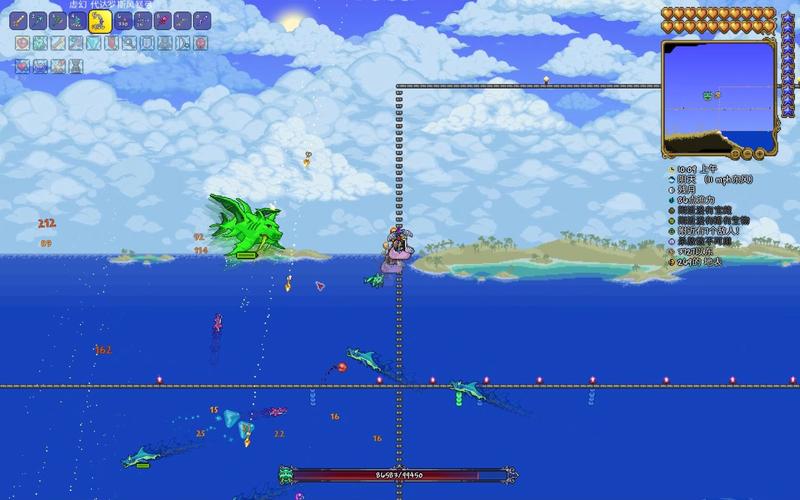Equip the red item in hotbar slot 8
Viewport: 800px width, 500px height.
pyautogui.click(x=163, y=21)
